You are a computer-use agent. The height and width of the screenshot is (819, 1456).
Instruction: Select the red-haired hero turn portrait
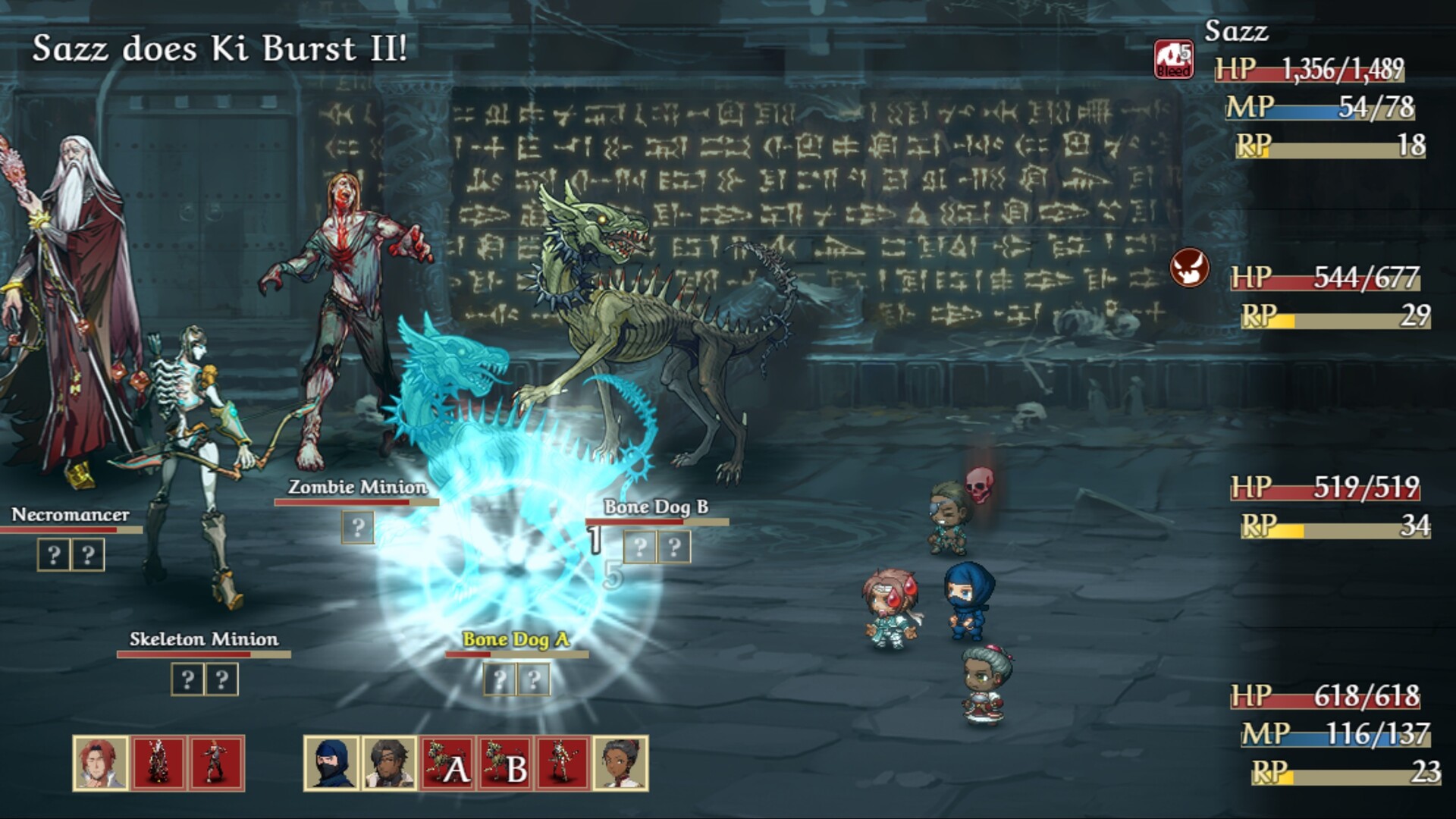pos(101,764)
